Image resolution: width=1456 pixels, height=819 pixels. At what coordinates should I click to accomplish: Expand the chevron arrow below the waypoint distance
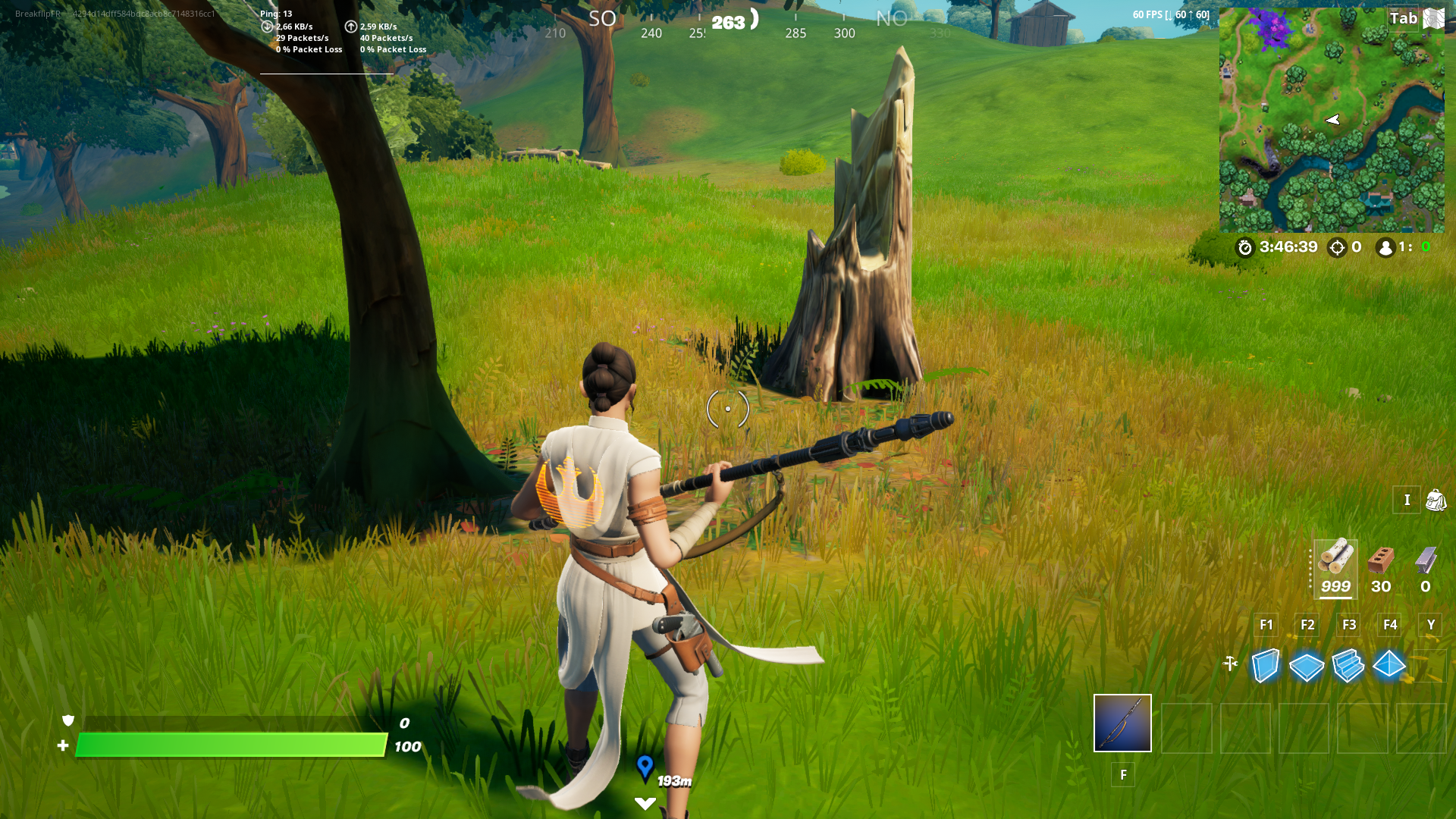click(x=644, y=802)
